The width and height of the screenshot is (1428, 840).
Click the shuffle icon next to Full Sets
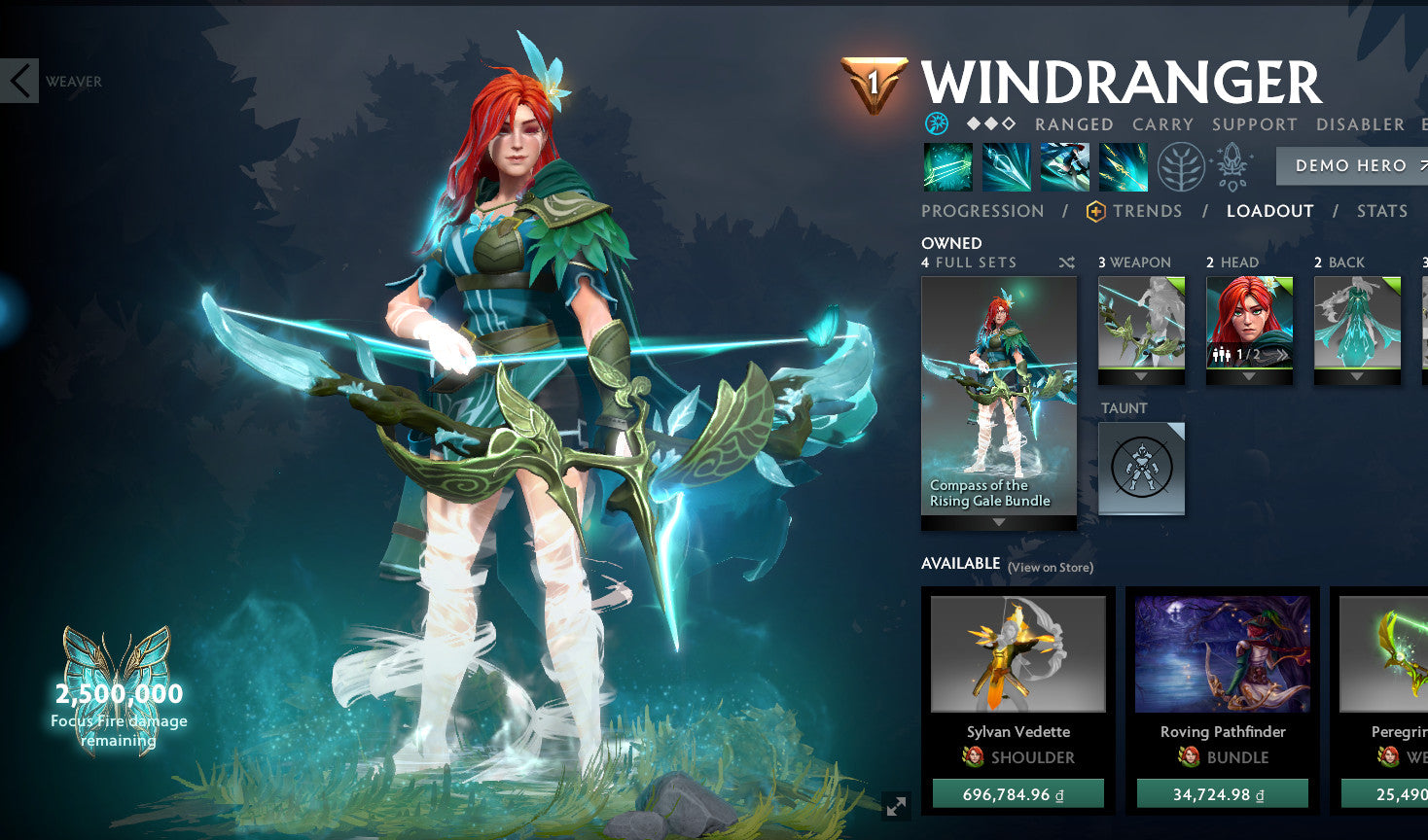click(x=1066, y=262)
